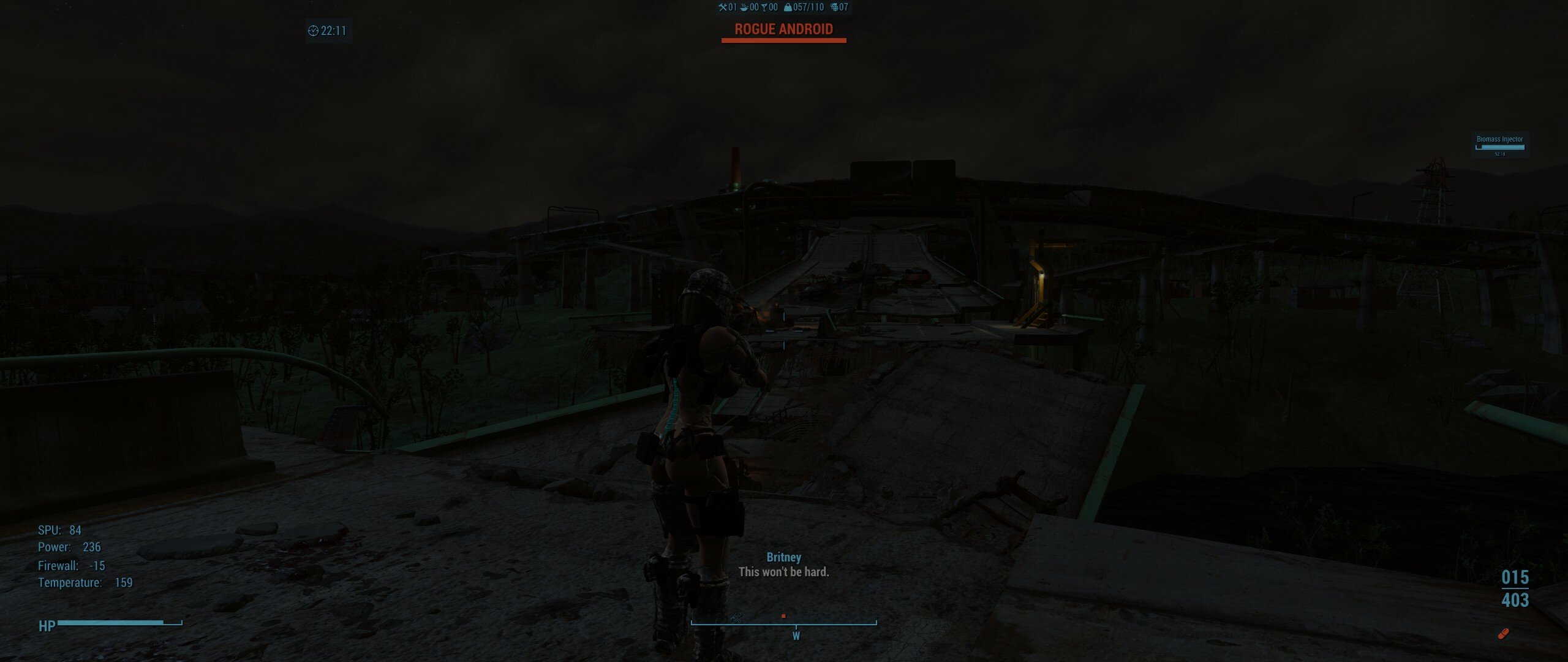The height and width of the screenshot is (662, 1568).
Task: Toggle the crosshair reticle on screen center
Action: point(784,331)
